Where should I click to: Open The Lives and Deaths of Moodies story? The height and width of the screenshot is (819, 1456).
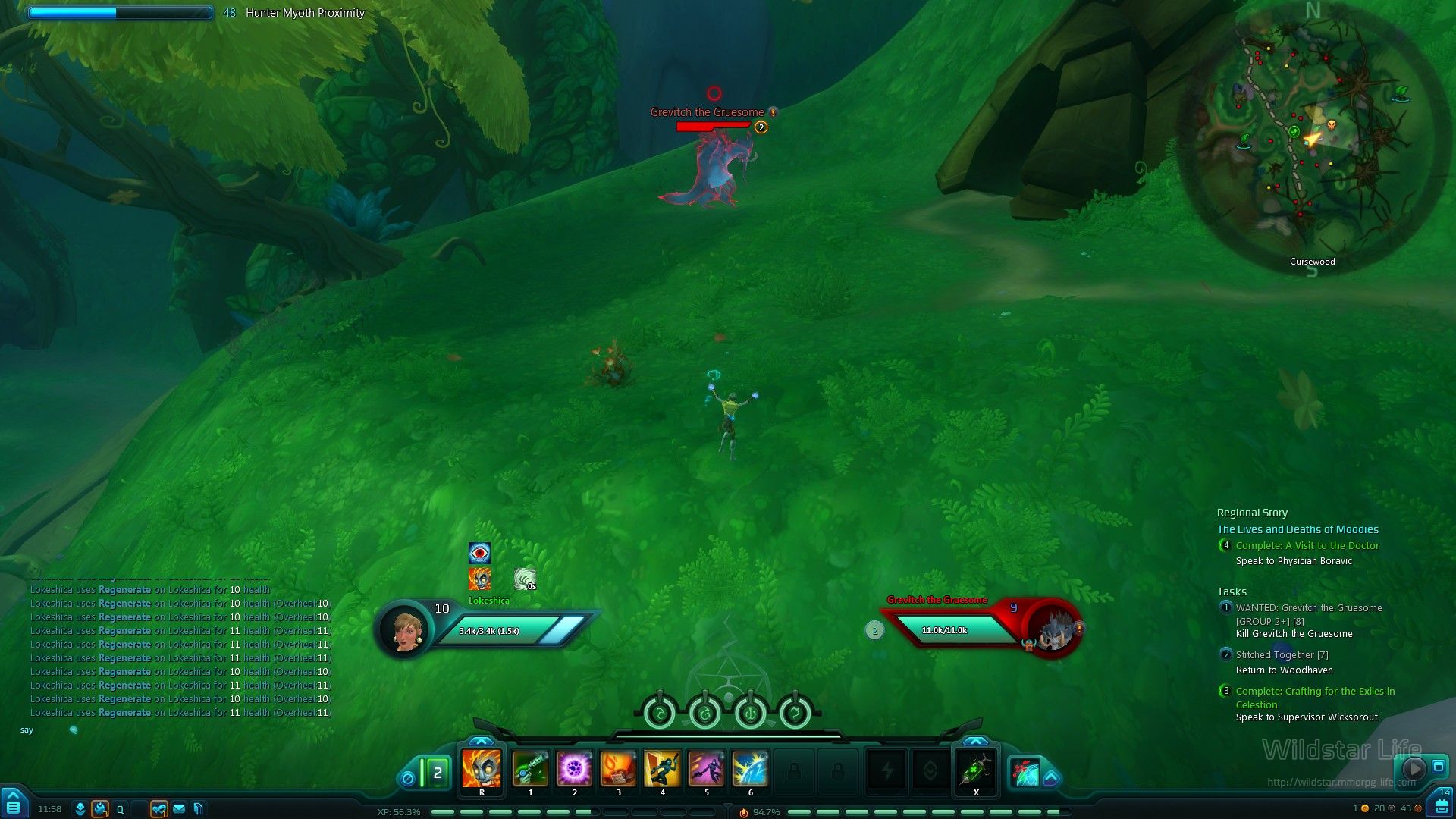click(1298, 529)
